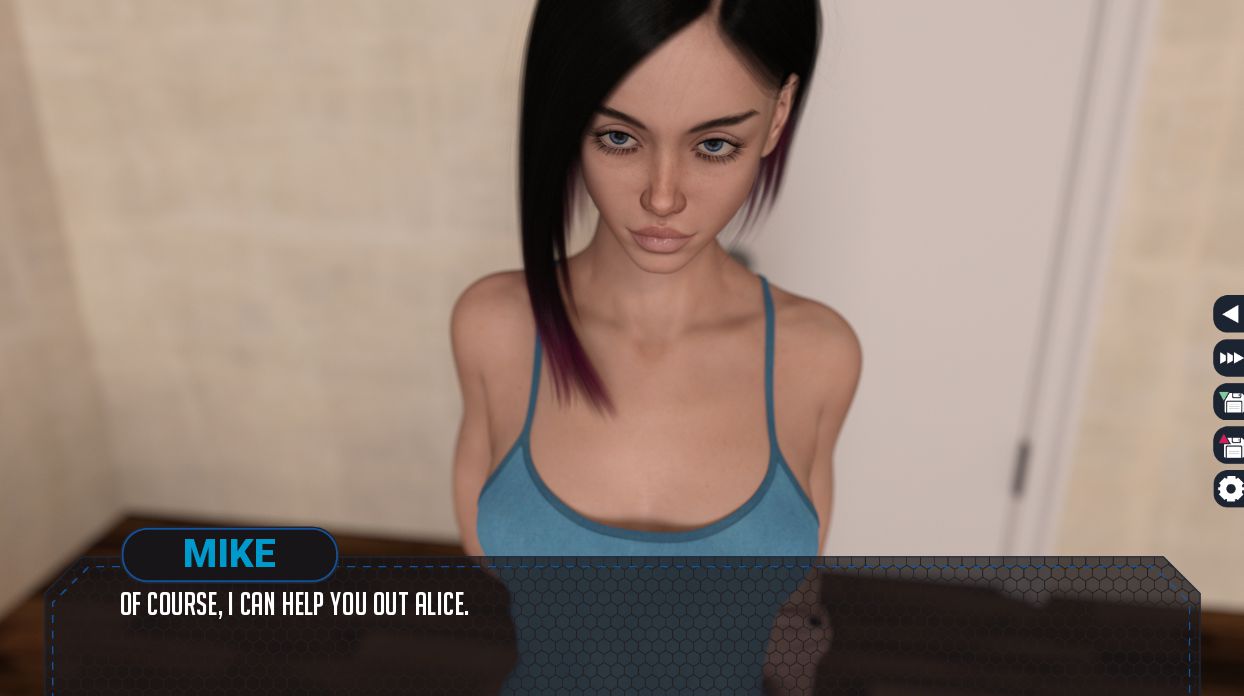Click the back arrow rollback button

point(1230,314)
